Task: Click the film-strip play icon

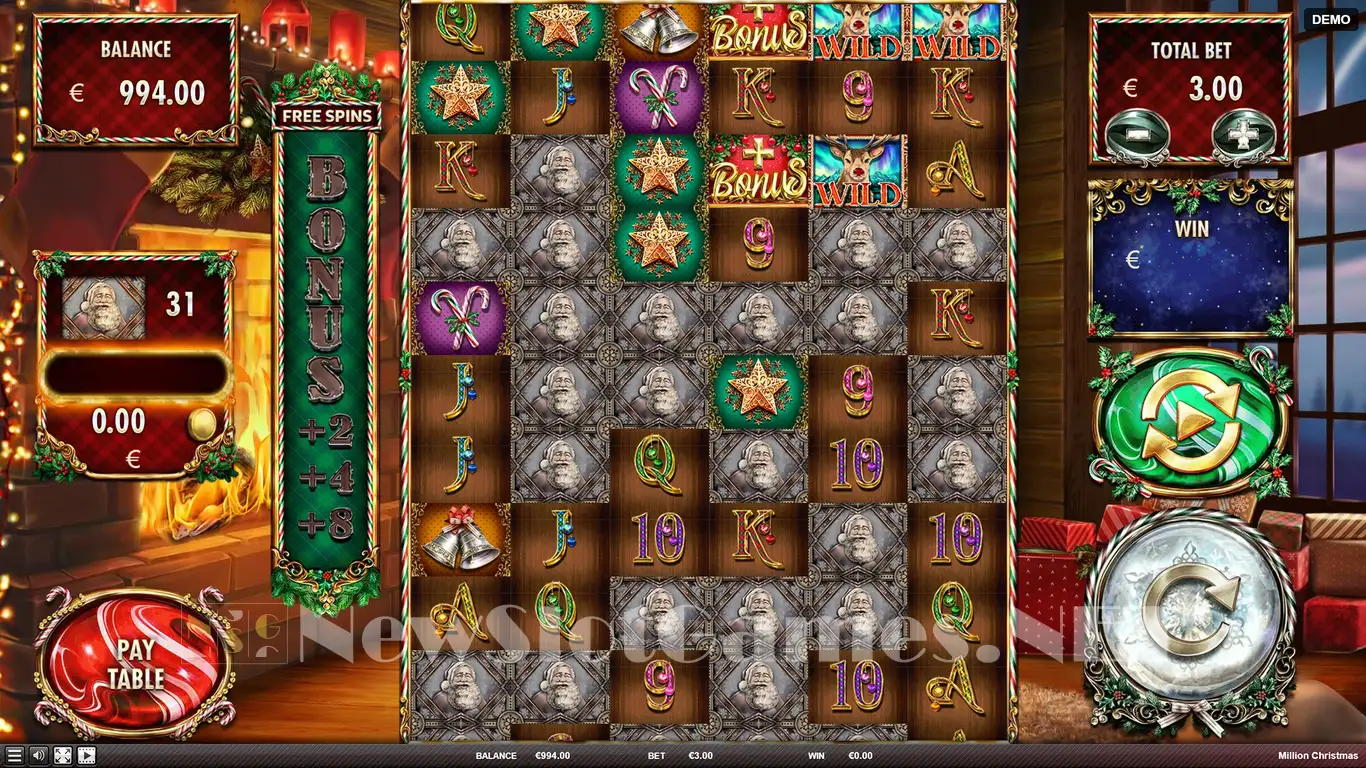Action: 86,756
